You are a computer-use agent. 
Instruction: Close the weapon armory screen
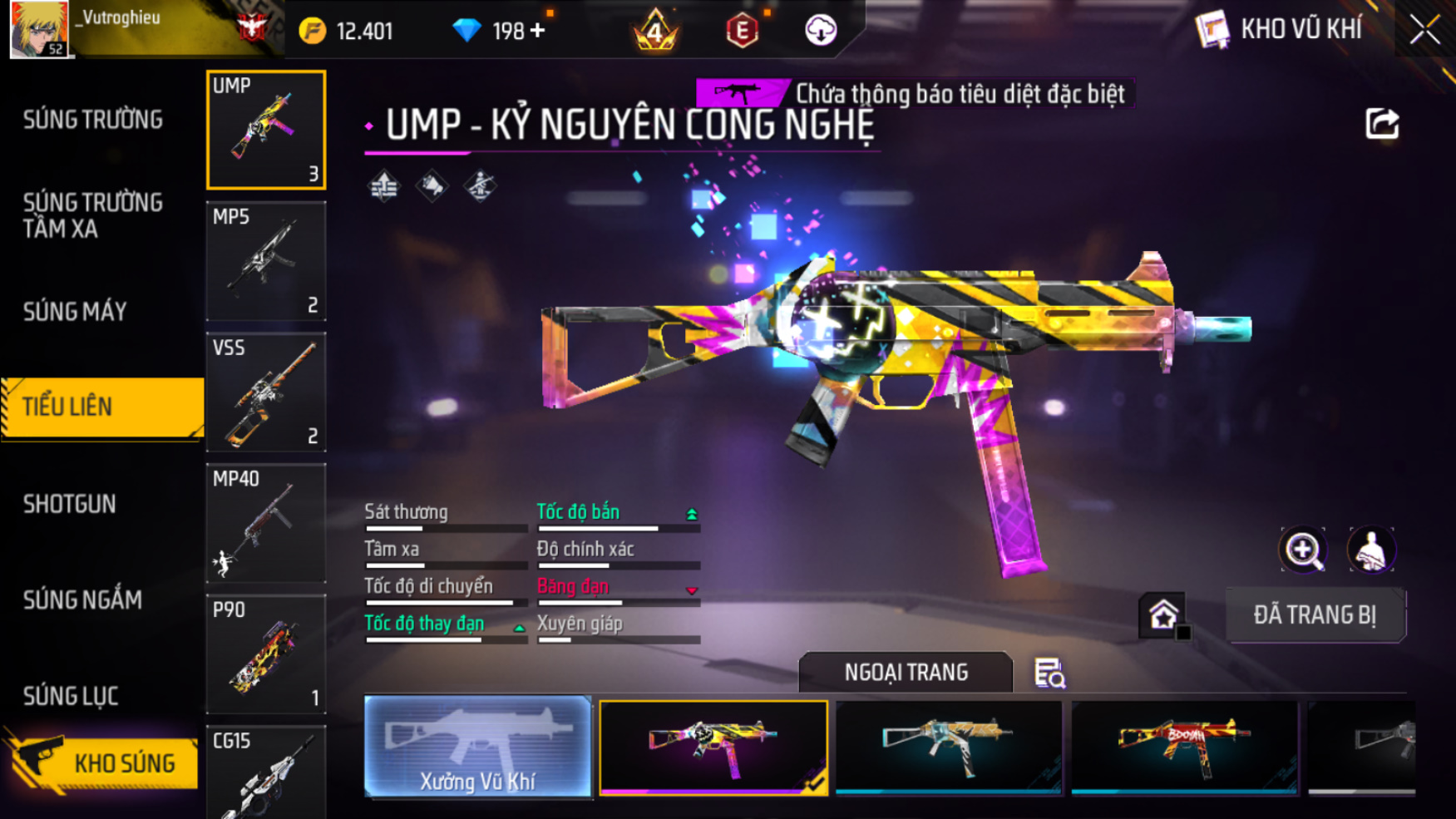1424,30
